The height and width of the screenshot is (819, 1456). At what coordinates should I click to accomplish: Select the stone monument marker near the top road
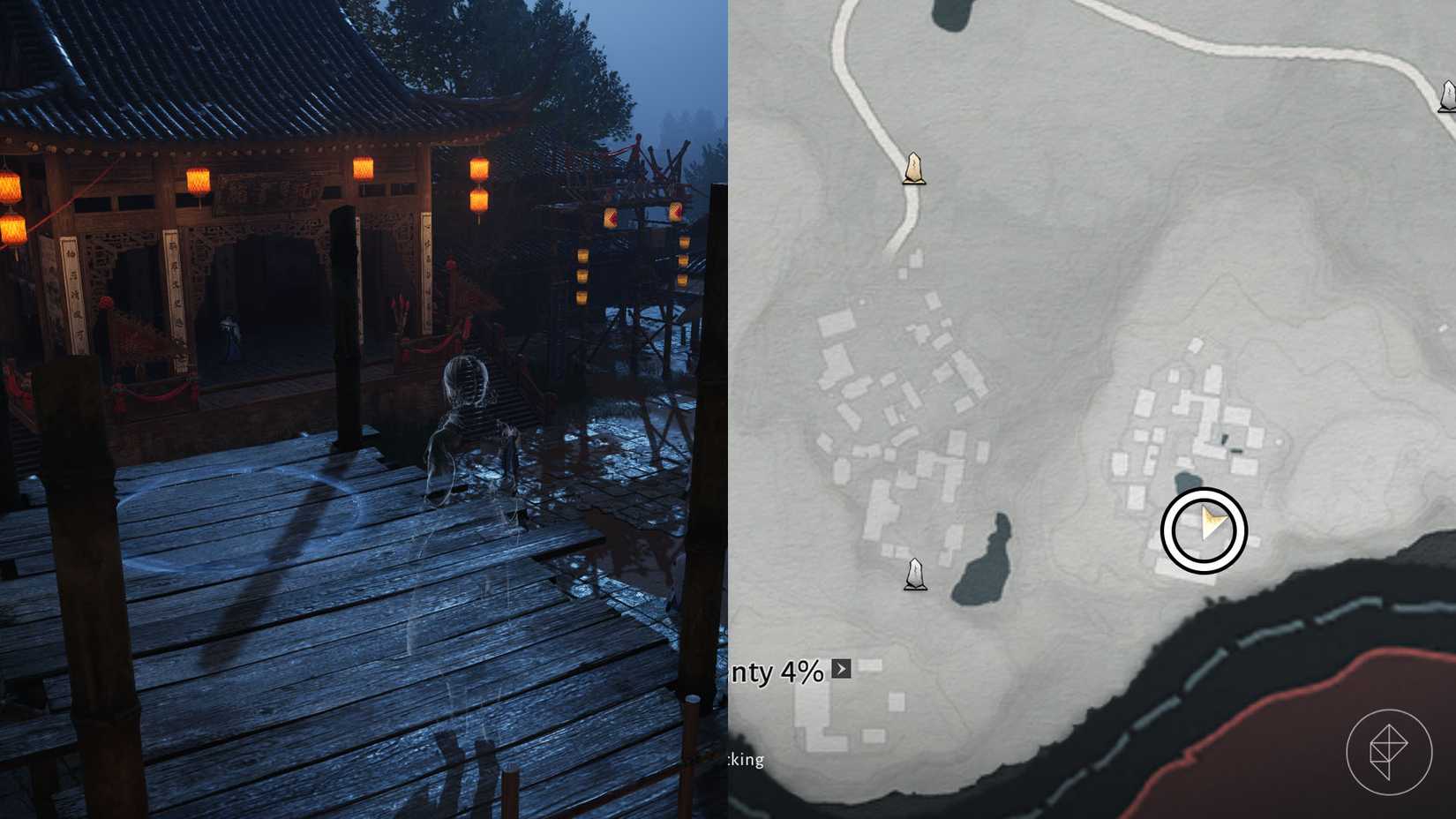point(913,169)
